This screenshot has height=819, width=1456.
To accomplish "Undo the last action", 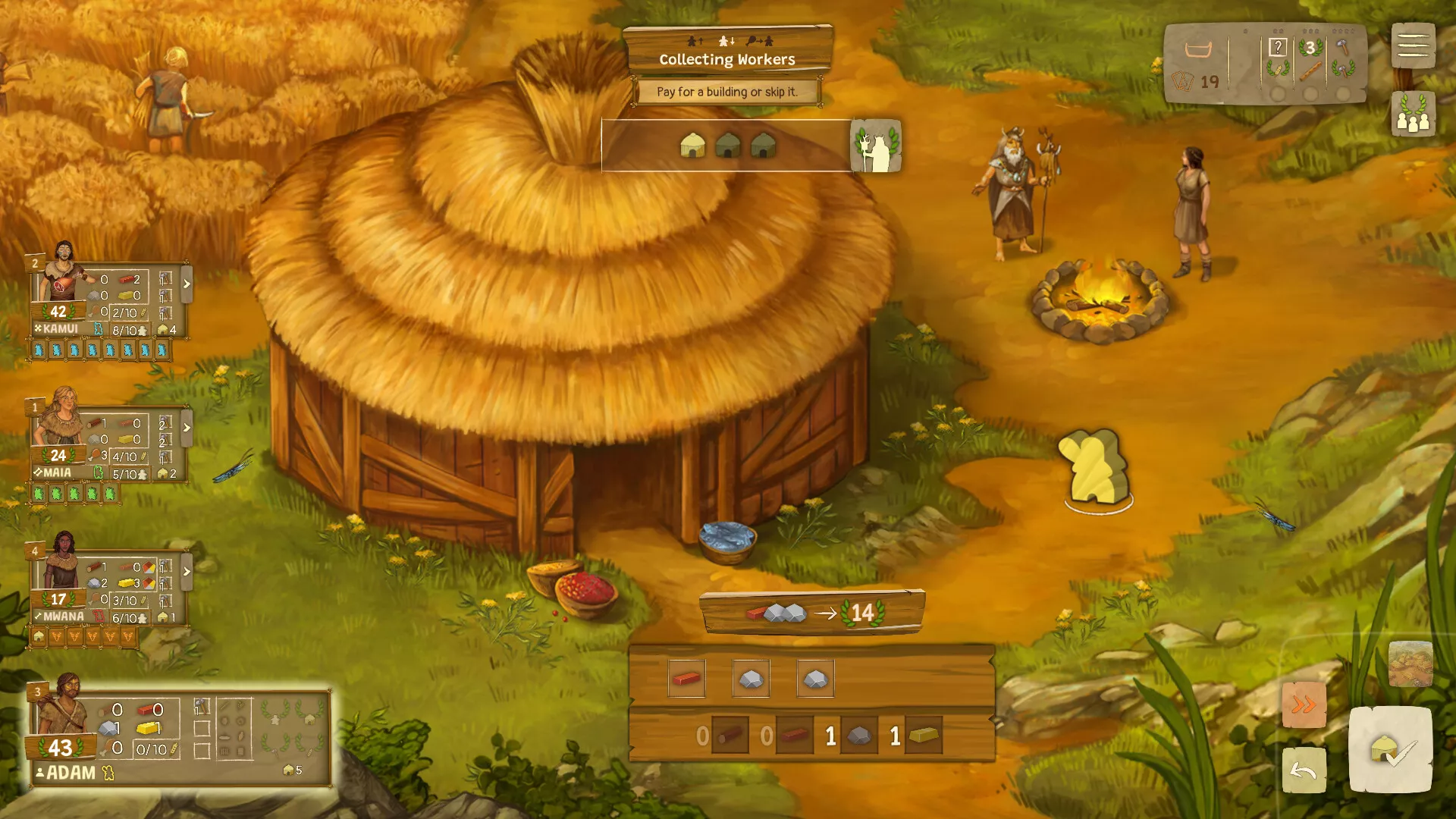I will point(1304,770).
